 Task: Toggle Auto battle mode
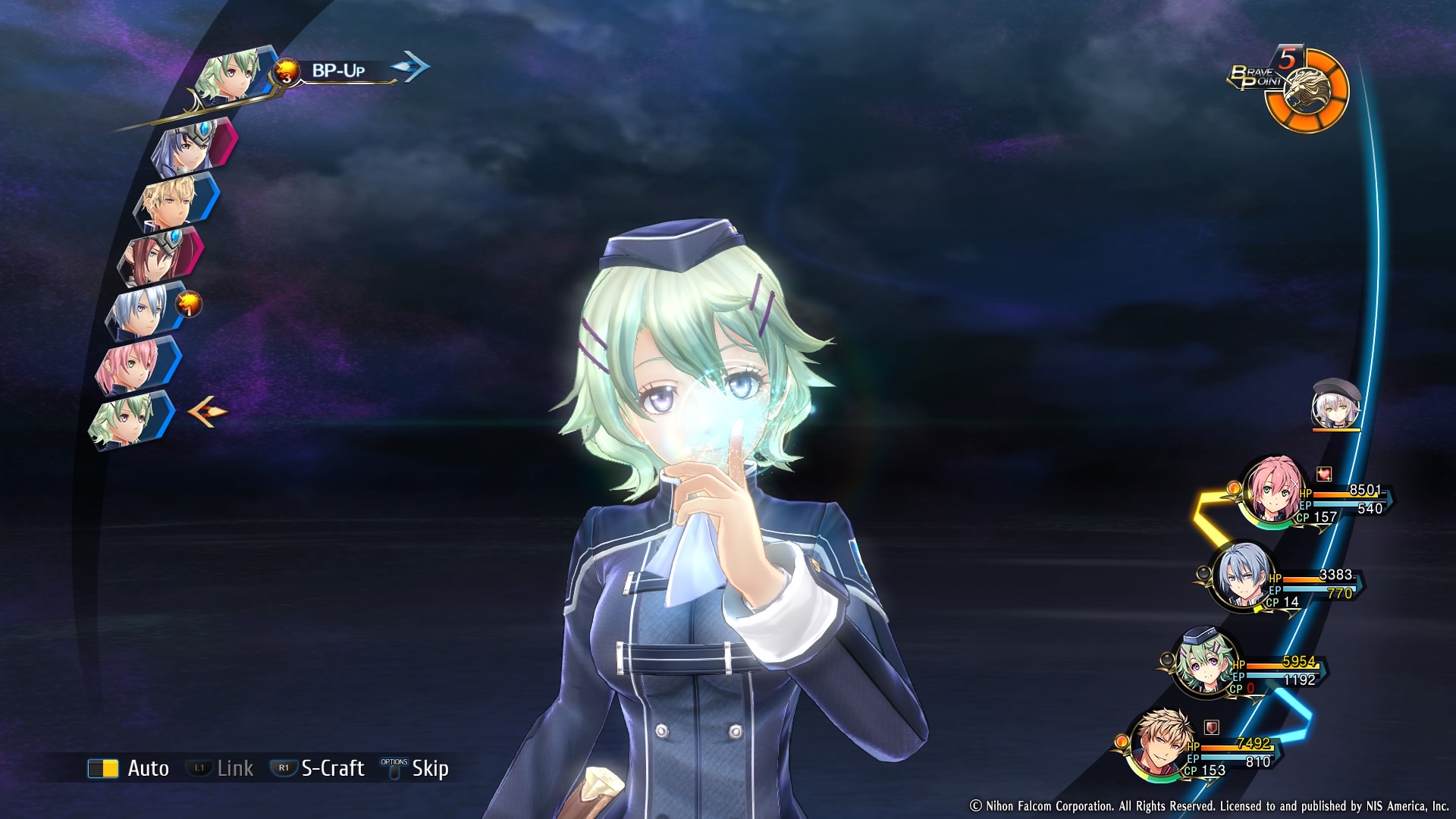[x=129, y=768]
